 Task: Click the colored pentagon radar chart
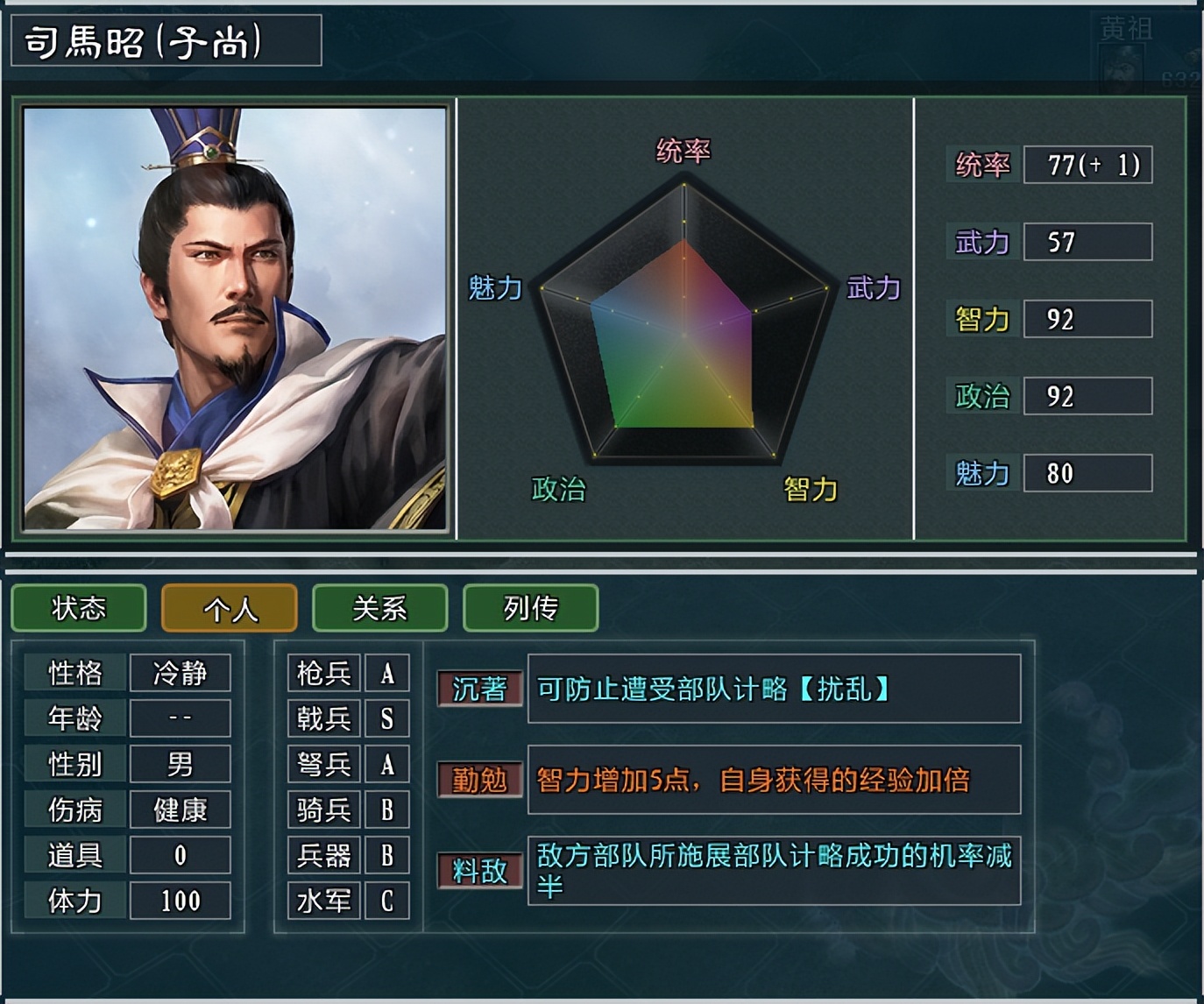point(685,333)
